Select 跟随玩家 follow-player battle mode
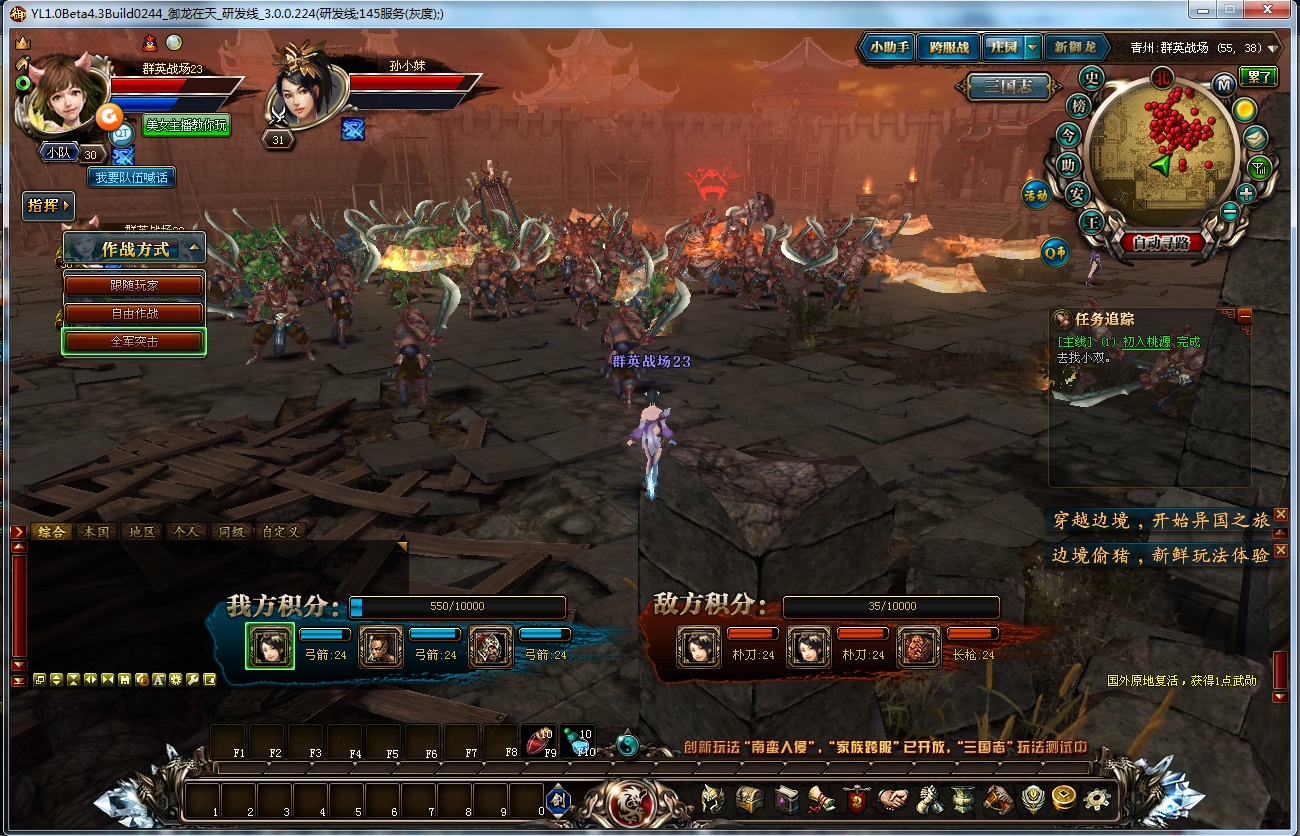The height and width of the screenshot is (836, 1300). click(x=134, y=285)
